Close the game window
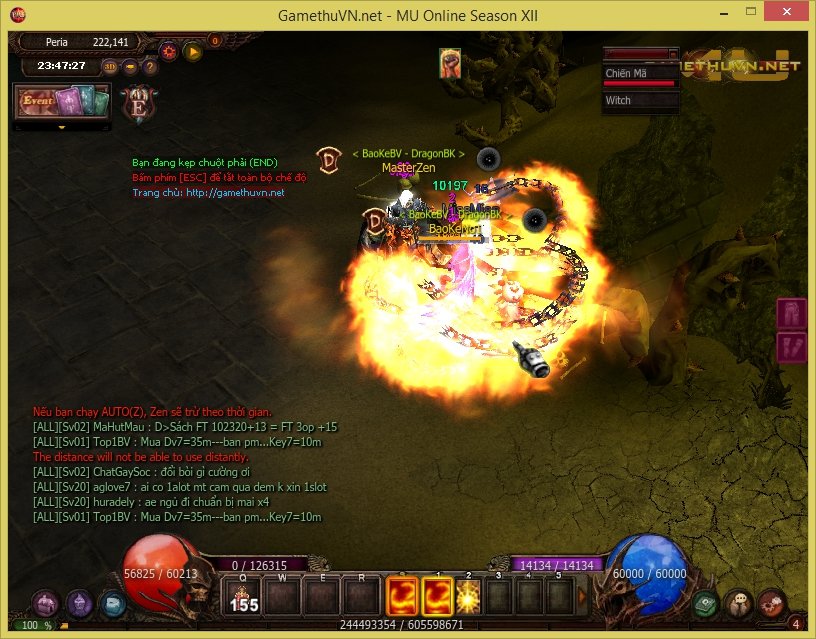816x639 pixels. [789, 16]
